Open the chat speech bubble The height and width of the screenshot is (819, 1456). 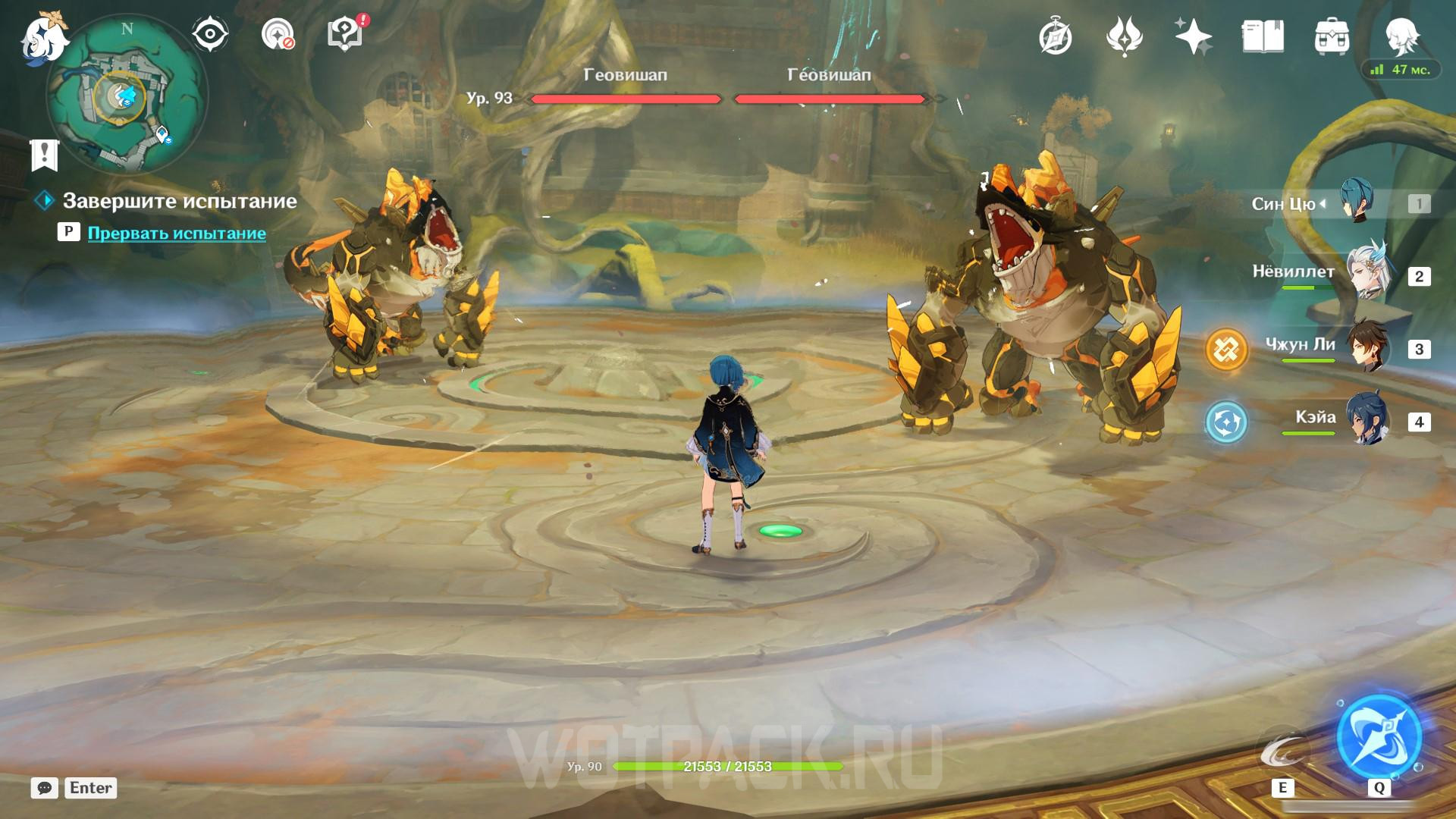45,788
